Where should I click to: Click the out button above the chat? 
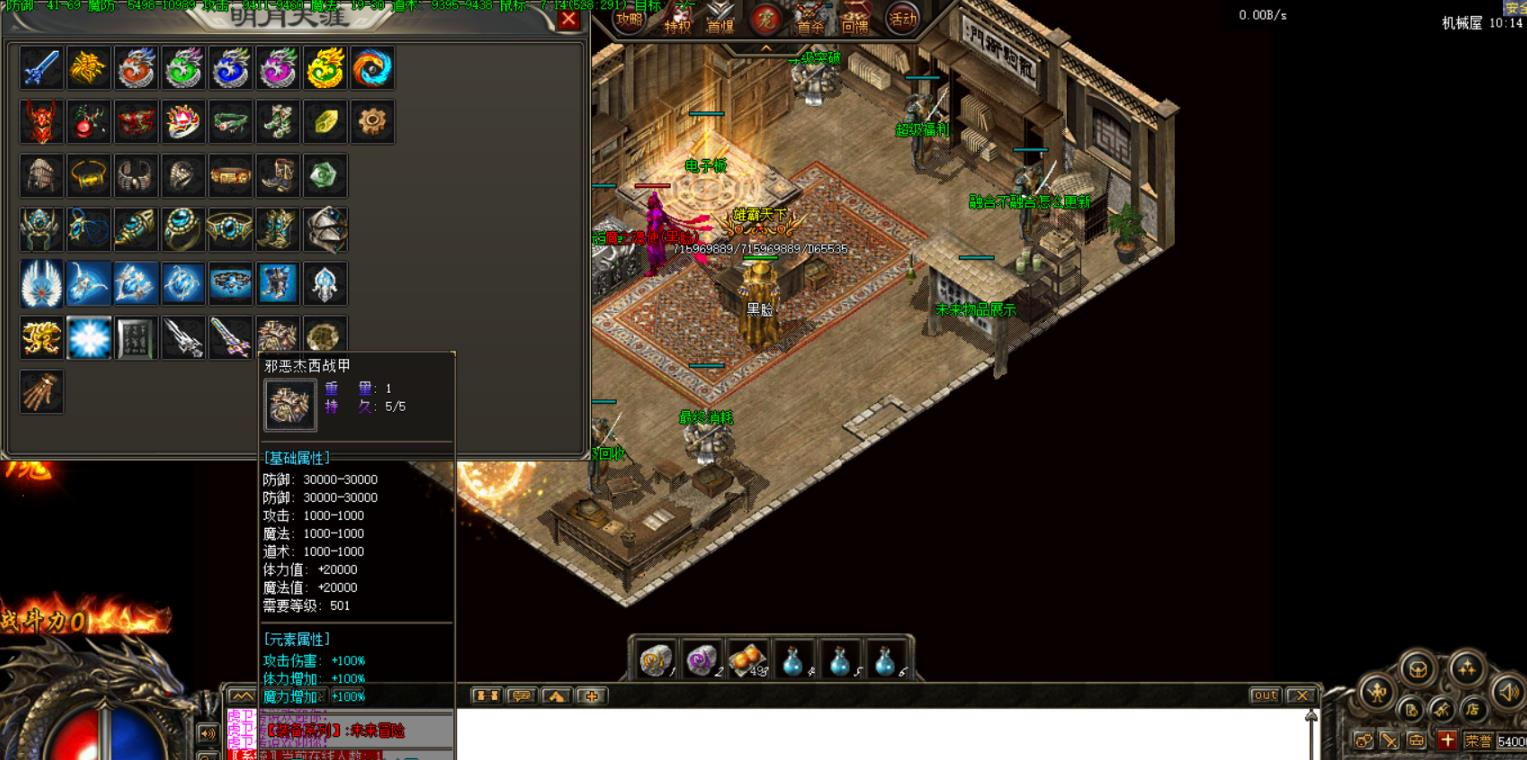[1265, 695]
